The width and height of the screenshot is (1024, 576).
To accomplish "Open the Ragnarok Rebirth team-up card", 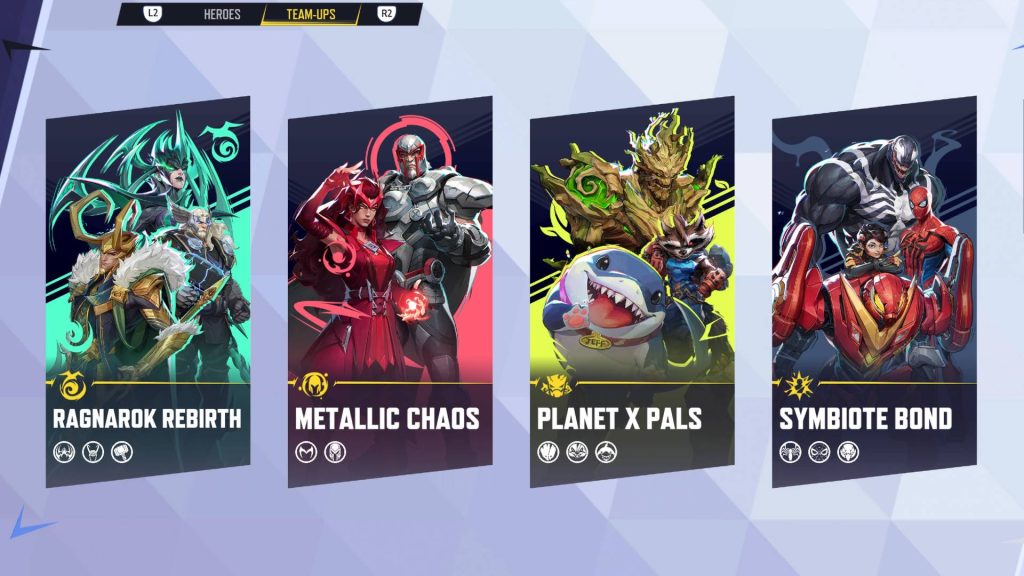I will coord(148,290).
